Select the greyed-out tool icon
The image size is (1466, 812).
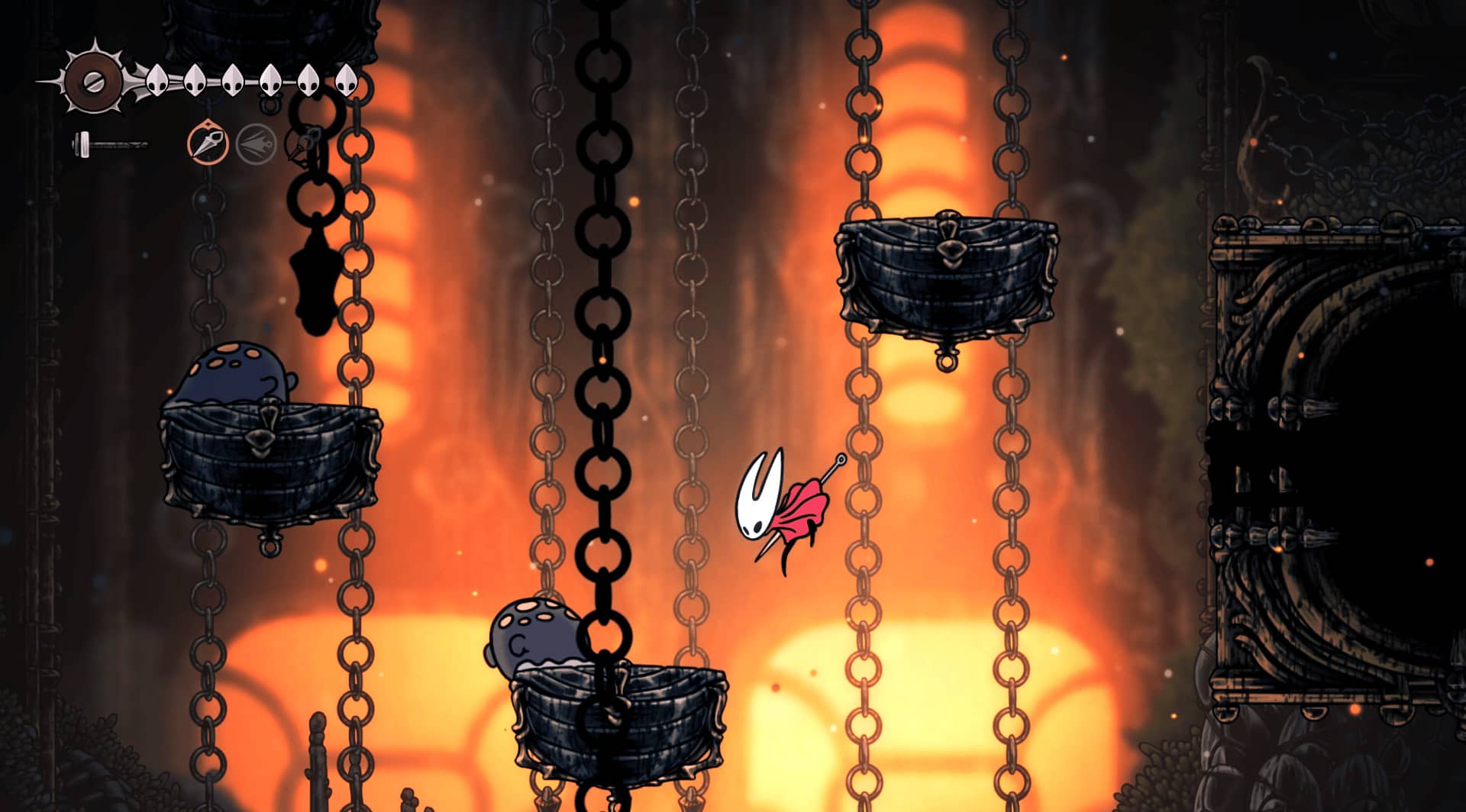click(x=256, y=143)
